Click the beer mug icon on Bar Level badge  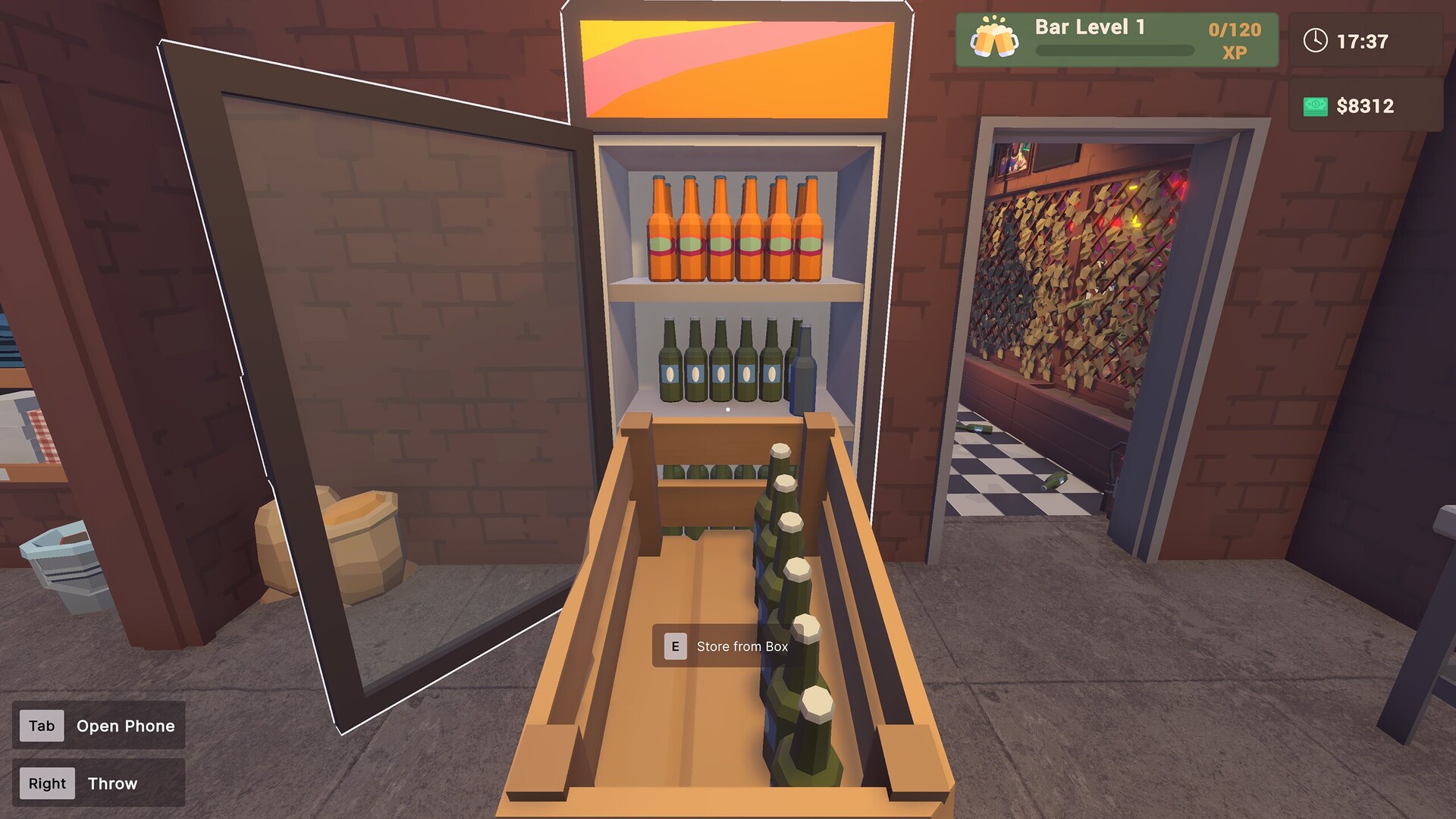tap(993, 36)
